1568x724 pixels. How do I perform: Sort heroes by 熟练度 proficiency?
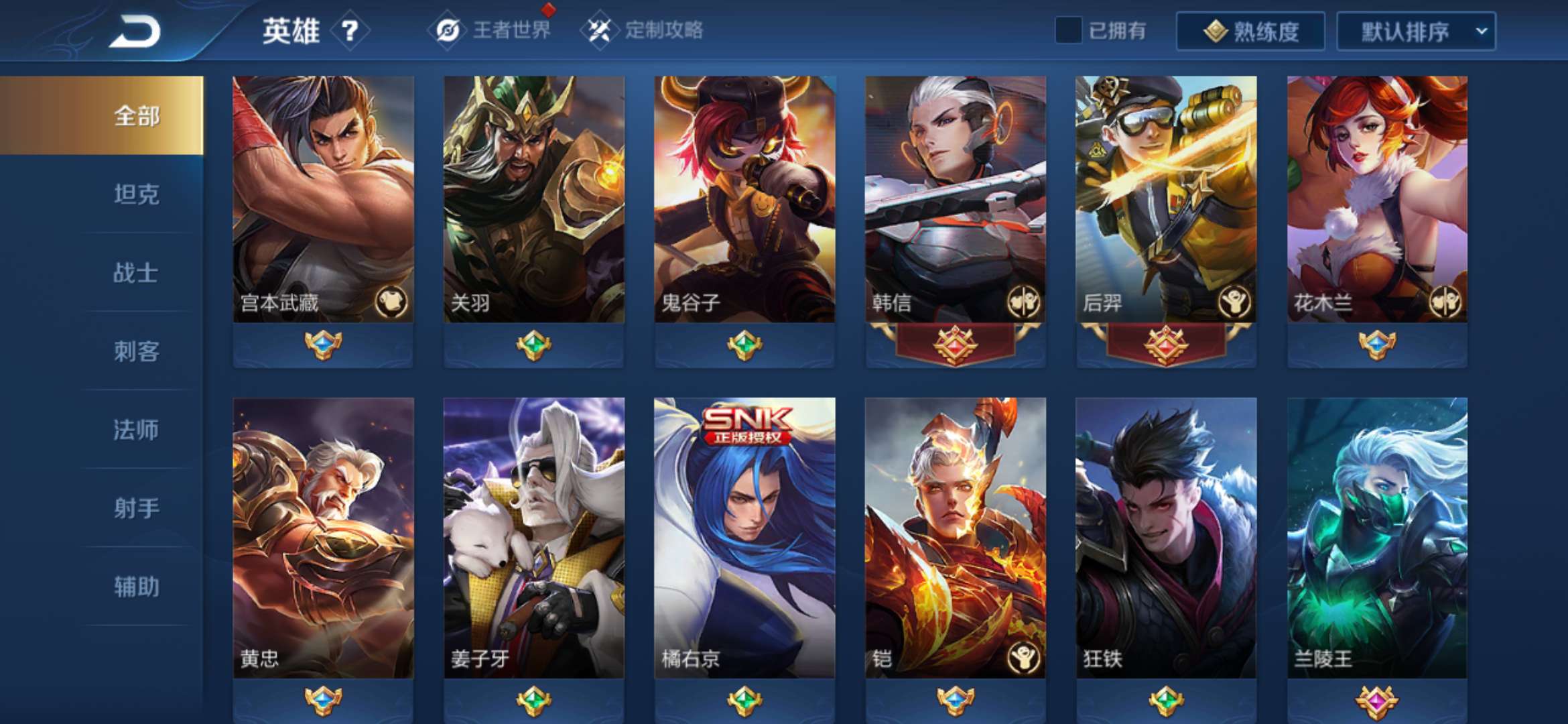[1250, 32]
